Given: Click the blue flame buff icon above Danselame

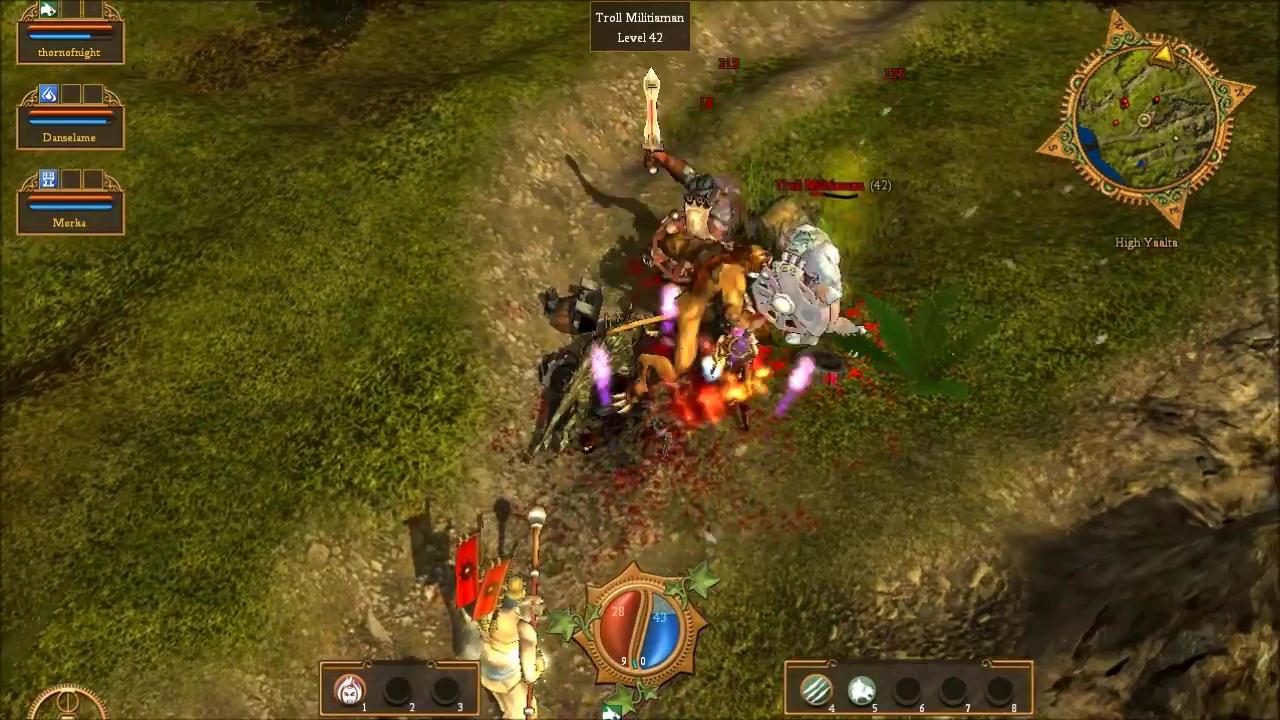Looking at the screenshot, I should (48, 95).
